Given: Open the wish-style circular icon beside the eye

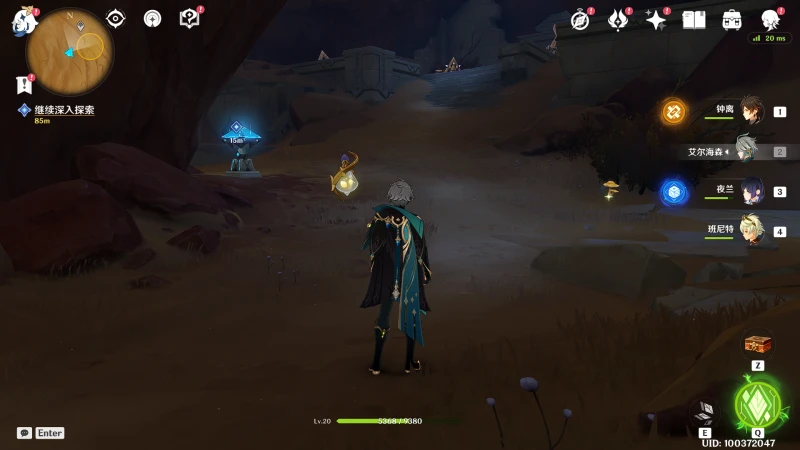Looking at the screenshot, I should (152, 18).
